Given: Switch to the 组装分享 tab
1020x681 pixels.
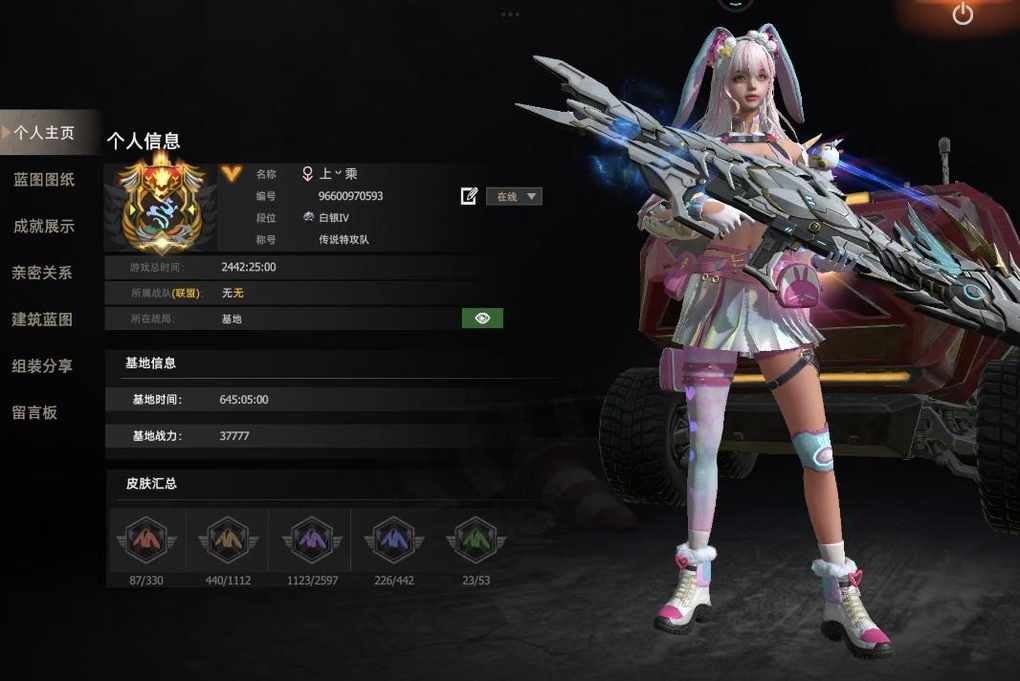Looking at the screenshot, I should tap(42, 366).
